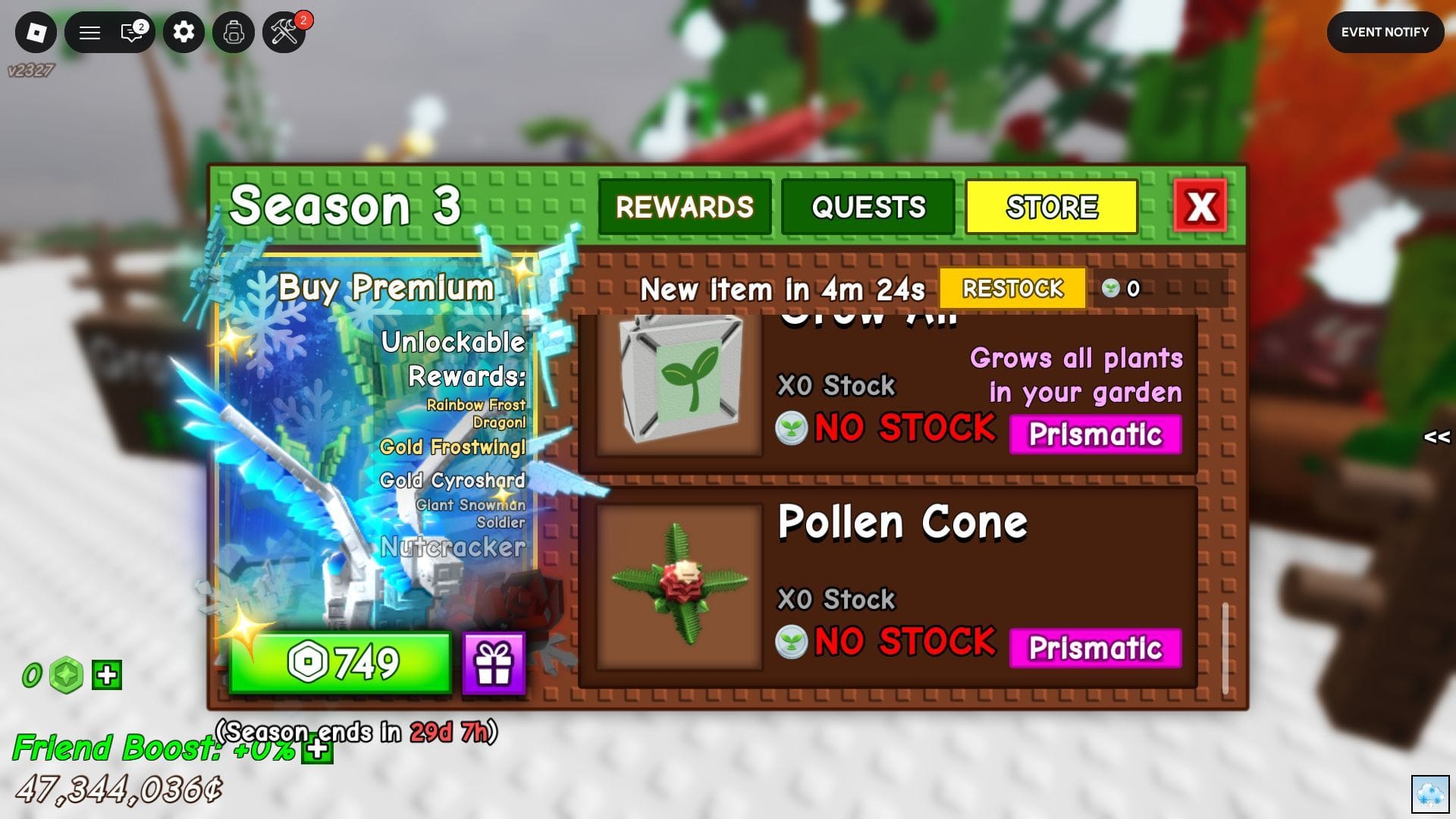Click the plus icon beside Friend Boost
Image resolution: width=1456 pixels, height=819 pixels.
point(316,749)
